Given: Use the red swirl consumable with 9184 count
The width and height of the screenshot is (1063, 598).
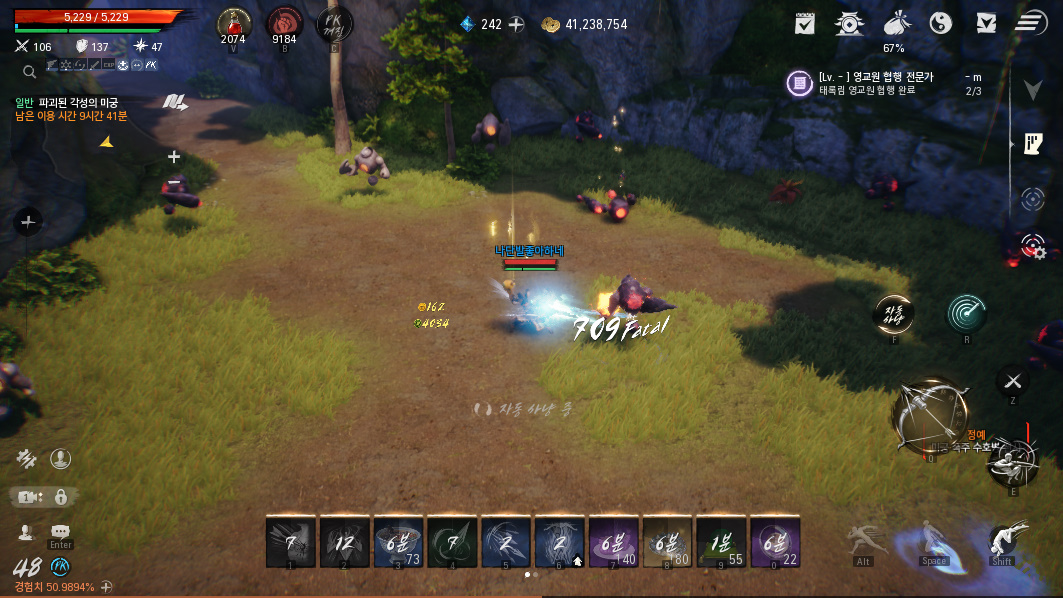Looking at the screenshot, I should click(x=284, y=23).
